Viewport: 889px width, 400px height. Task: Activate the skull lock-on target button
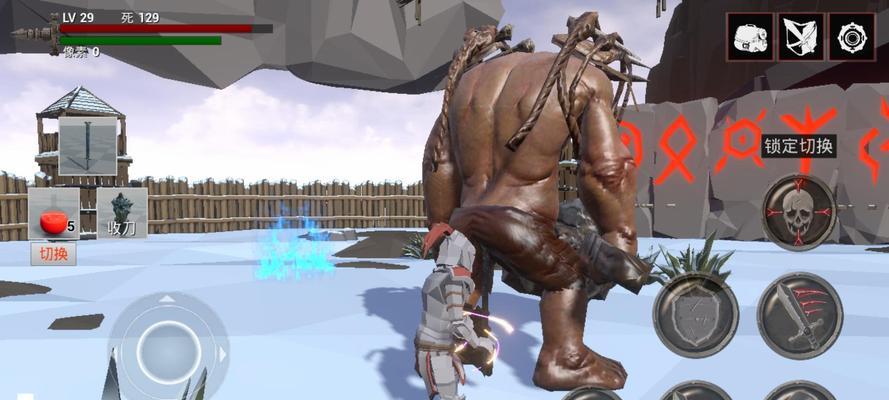coord(798,211)
